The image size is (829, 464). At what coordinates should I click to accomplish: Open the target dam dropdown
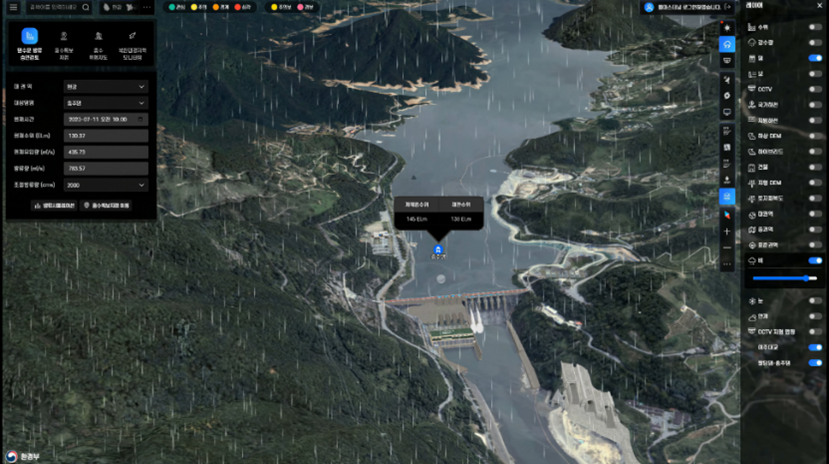(106, 102)
